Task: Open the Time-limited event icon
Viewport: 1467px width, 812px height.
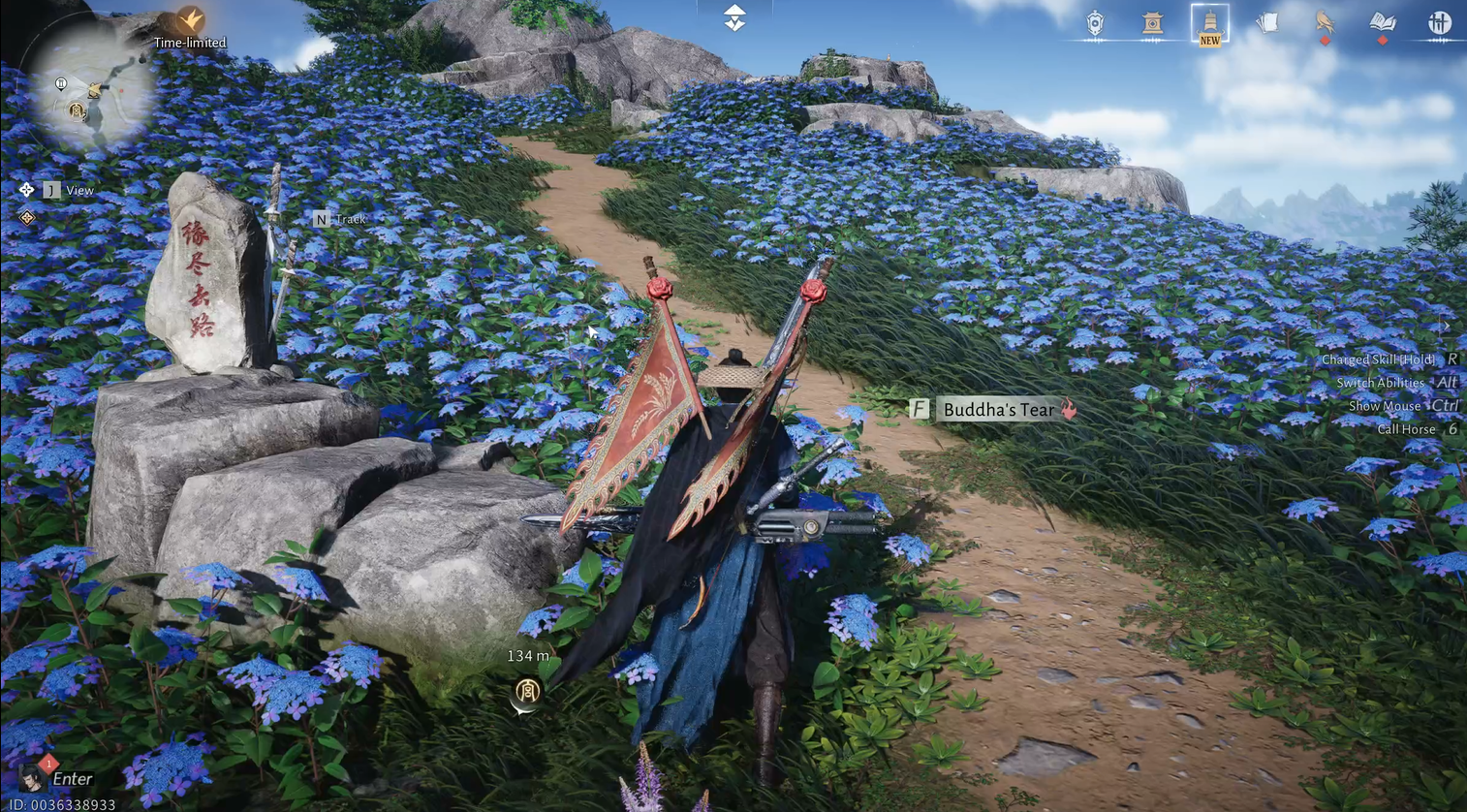Action: coord(191,21)
